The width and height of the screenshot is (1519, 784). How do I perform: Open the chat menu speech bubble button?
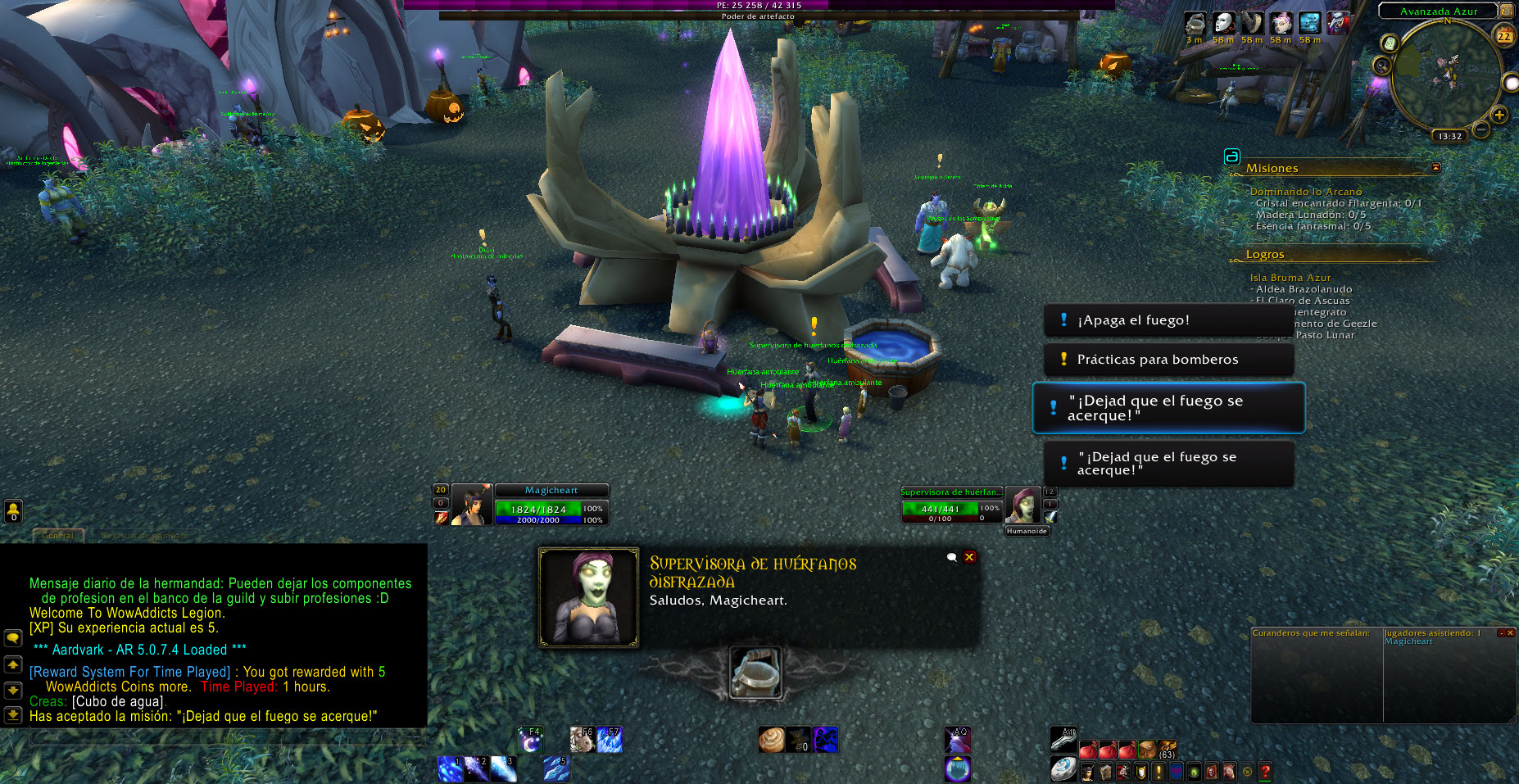pos(13,637)
